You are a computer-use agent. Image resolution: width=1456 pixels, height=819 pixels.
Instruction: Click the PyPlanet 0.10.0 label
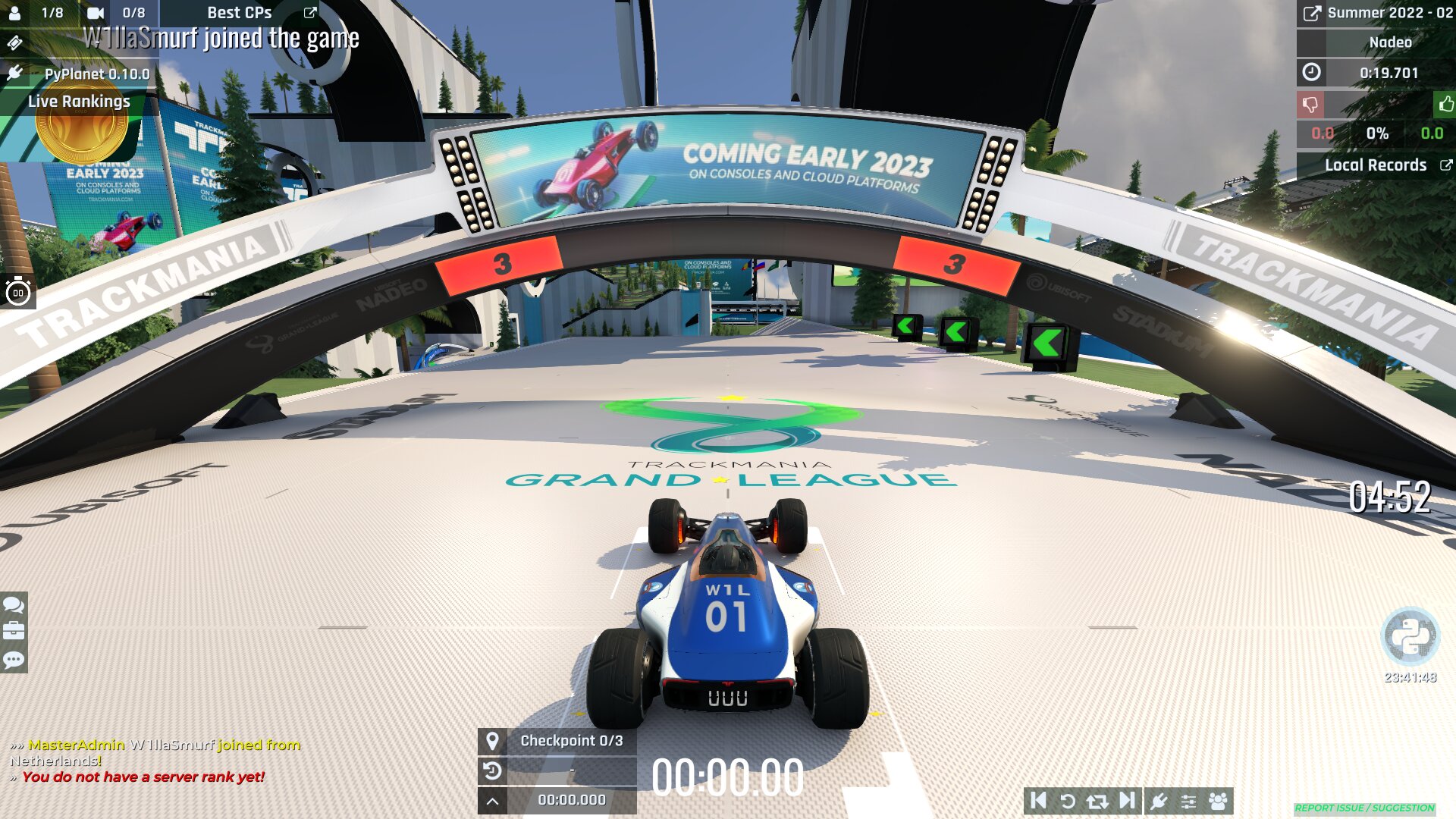point(99,74)
